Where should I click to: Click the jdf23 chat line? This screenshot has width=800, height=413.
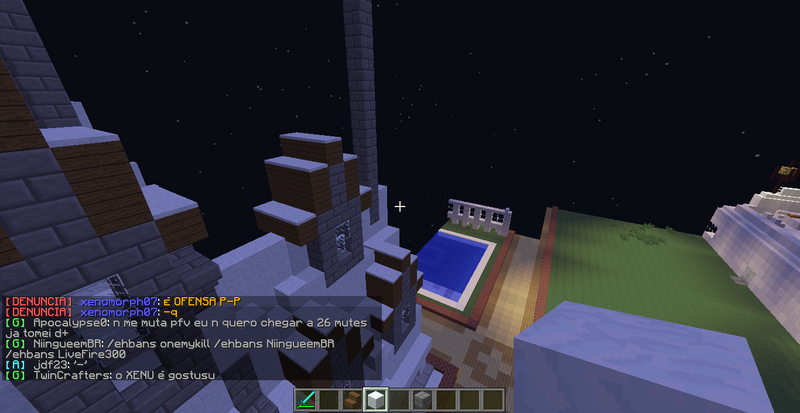[x=52, y=365]
